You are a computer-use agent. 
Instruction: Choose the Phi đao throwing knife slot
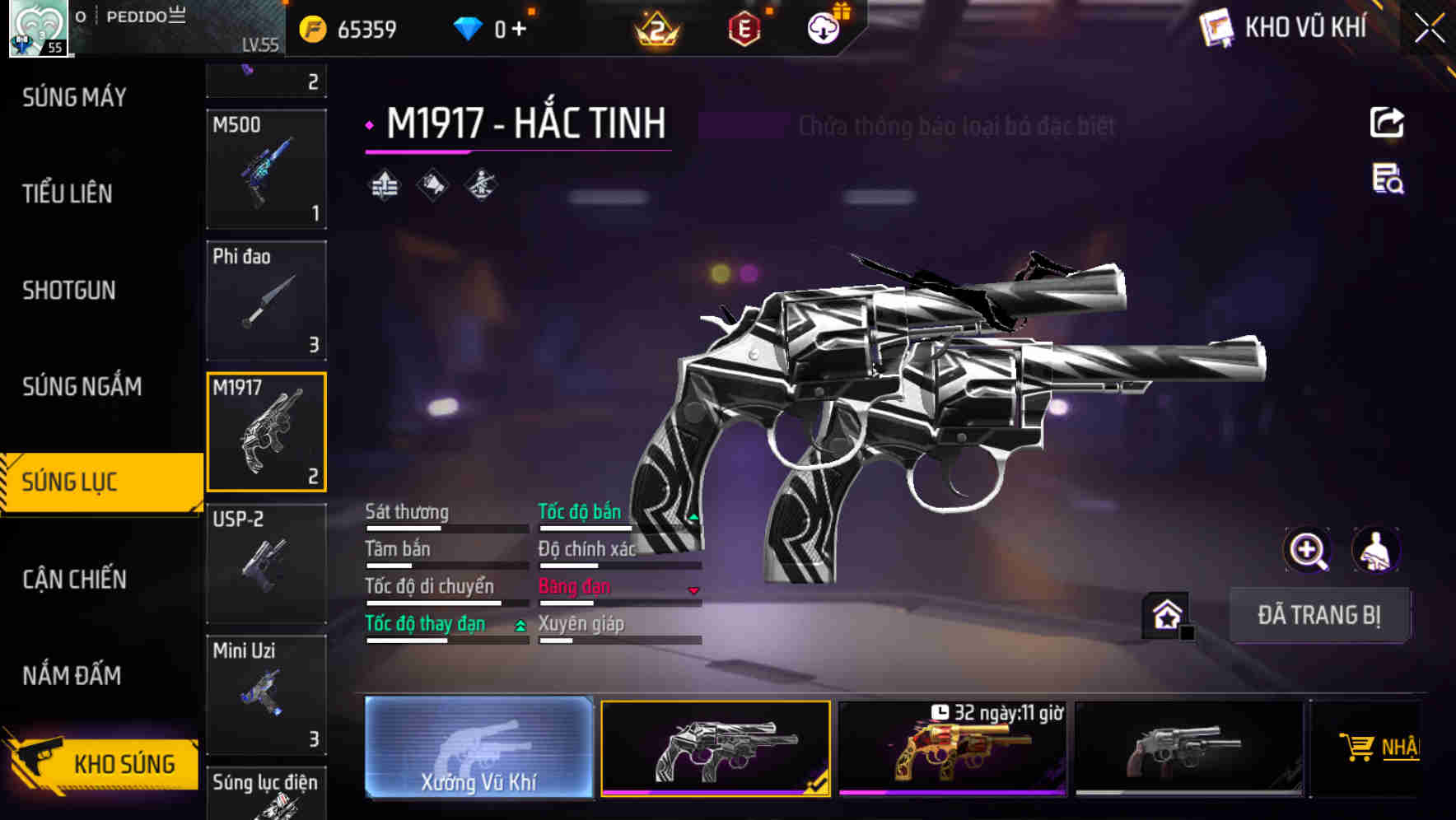pyautogui.click(x=266, y=301)
